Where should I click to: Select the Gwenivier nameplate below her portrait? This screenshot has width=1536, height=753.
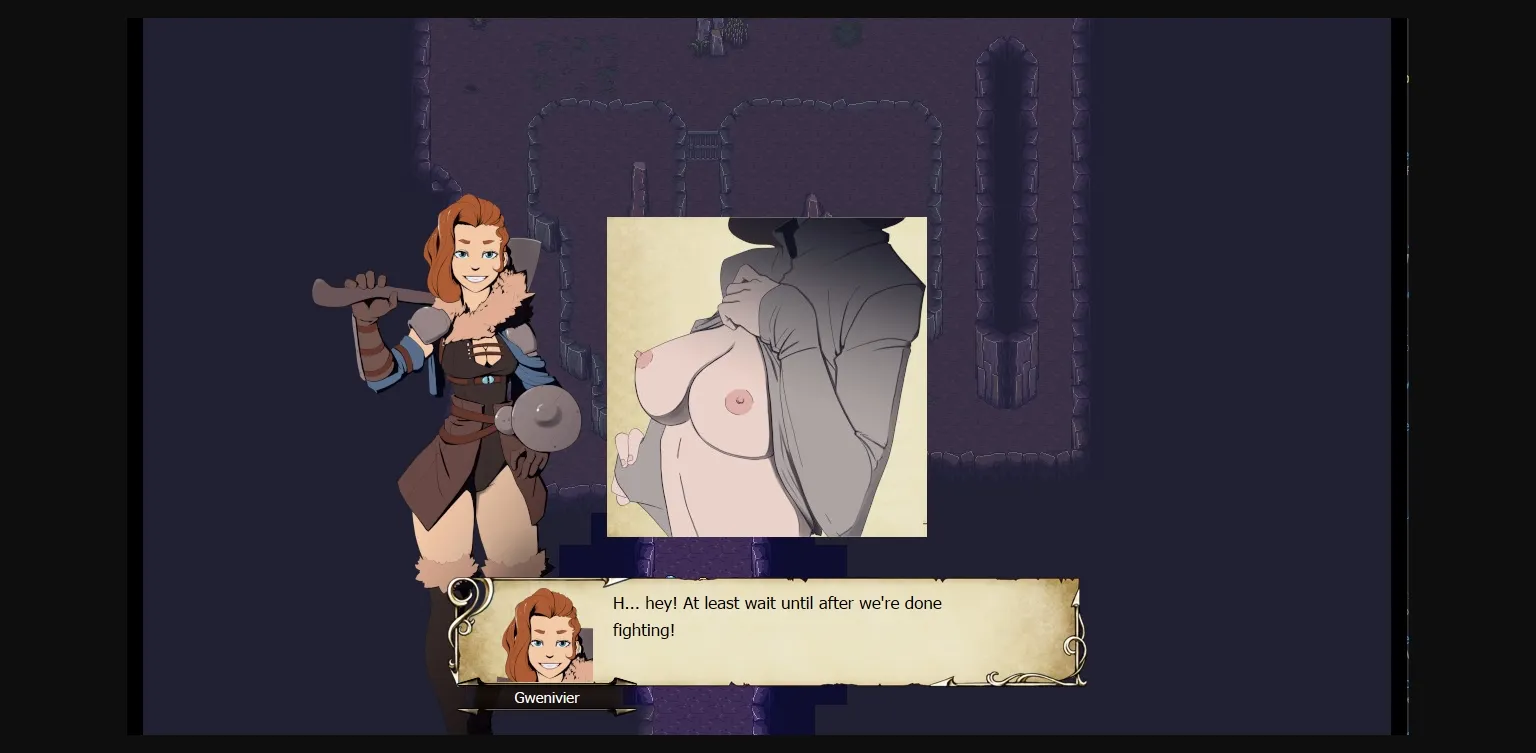(547, 698)
